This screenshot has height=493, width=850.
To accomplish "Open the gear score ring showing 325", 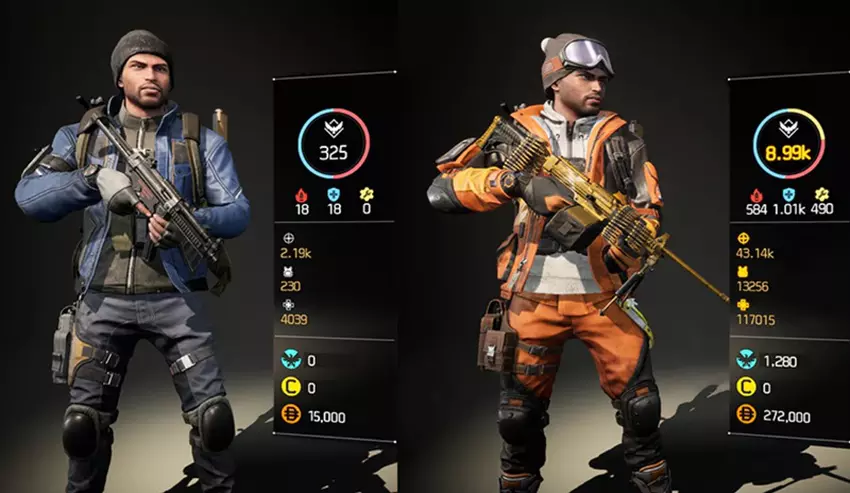I will [332, 141].
